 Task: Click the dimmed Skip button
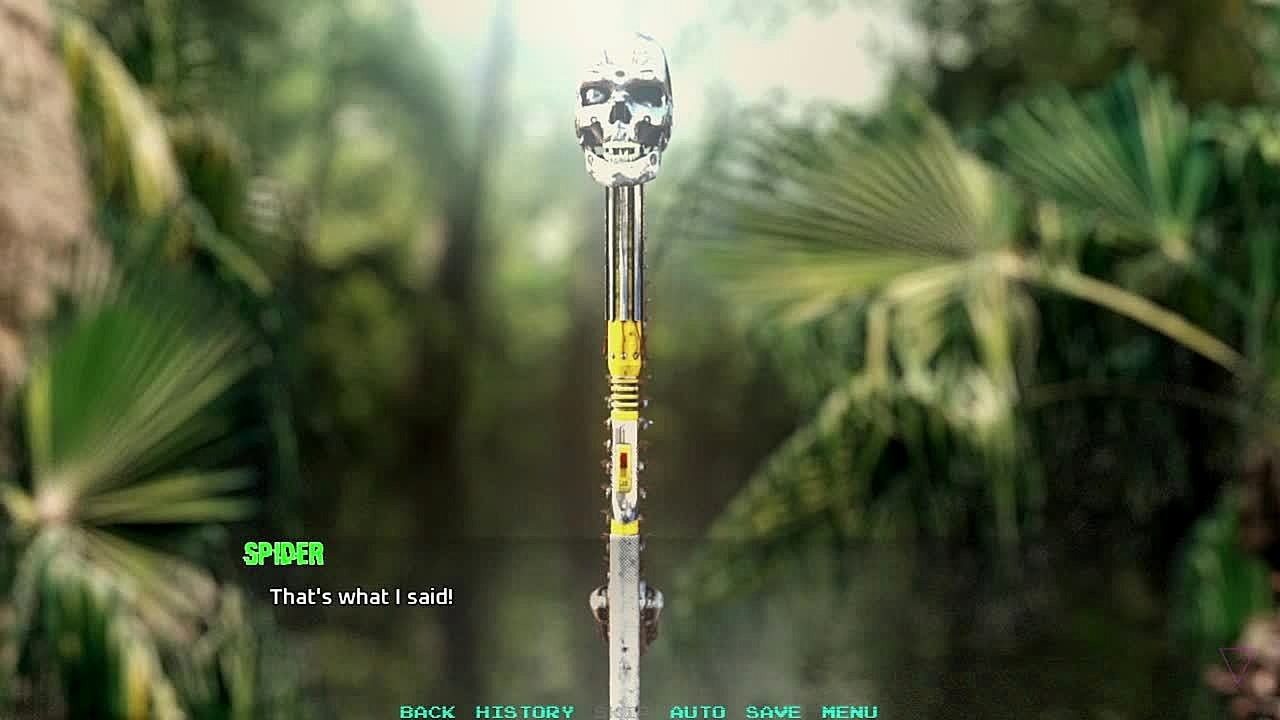621,711
